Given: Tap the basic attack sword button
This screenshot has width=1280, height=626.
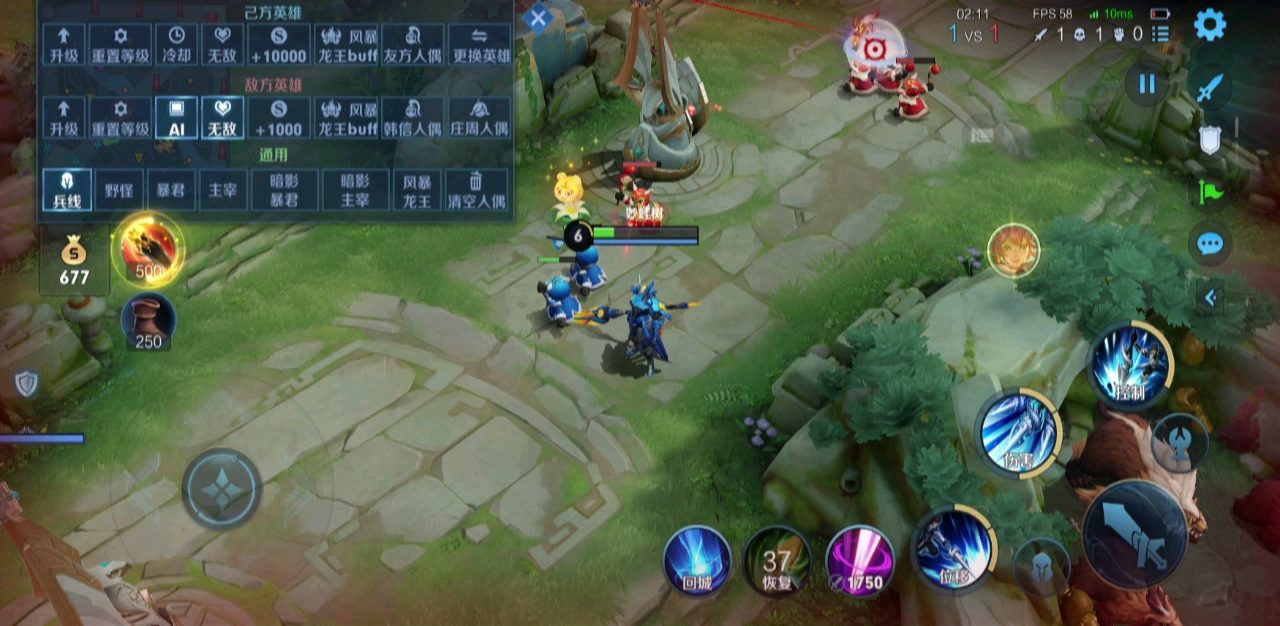Looking at the screenshot, I should point(1134,534).
